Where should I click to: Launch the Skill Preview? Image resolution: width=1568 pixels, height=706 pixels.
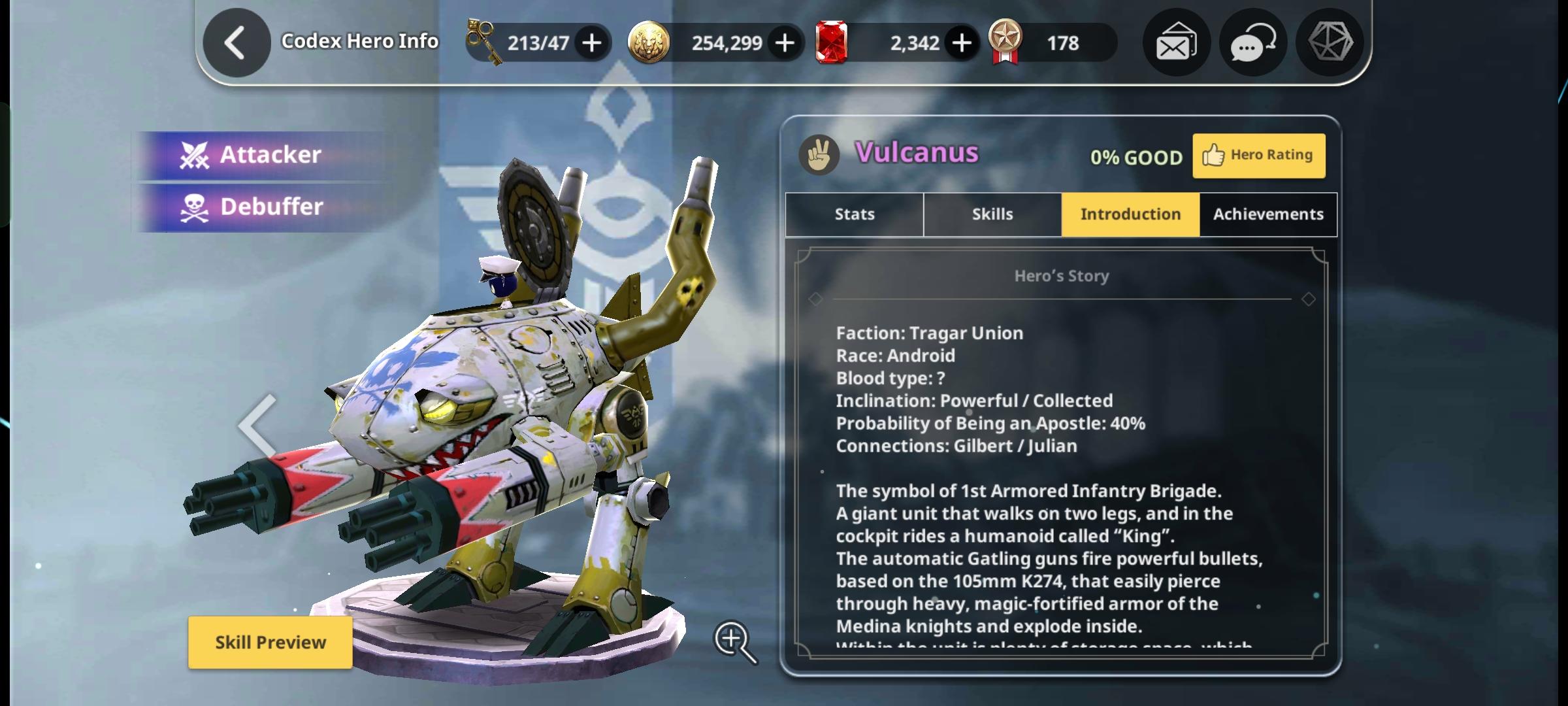tap(270, 643)
